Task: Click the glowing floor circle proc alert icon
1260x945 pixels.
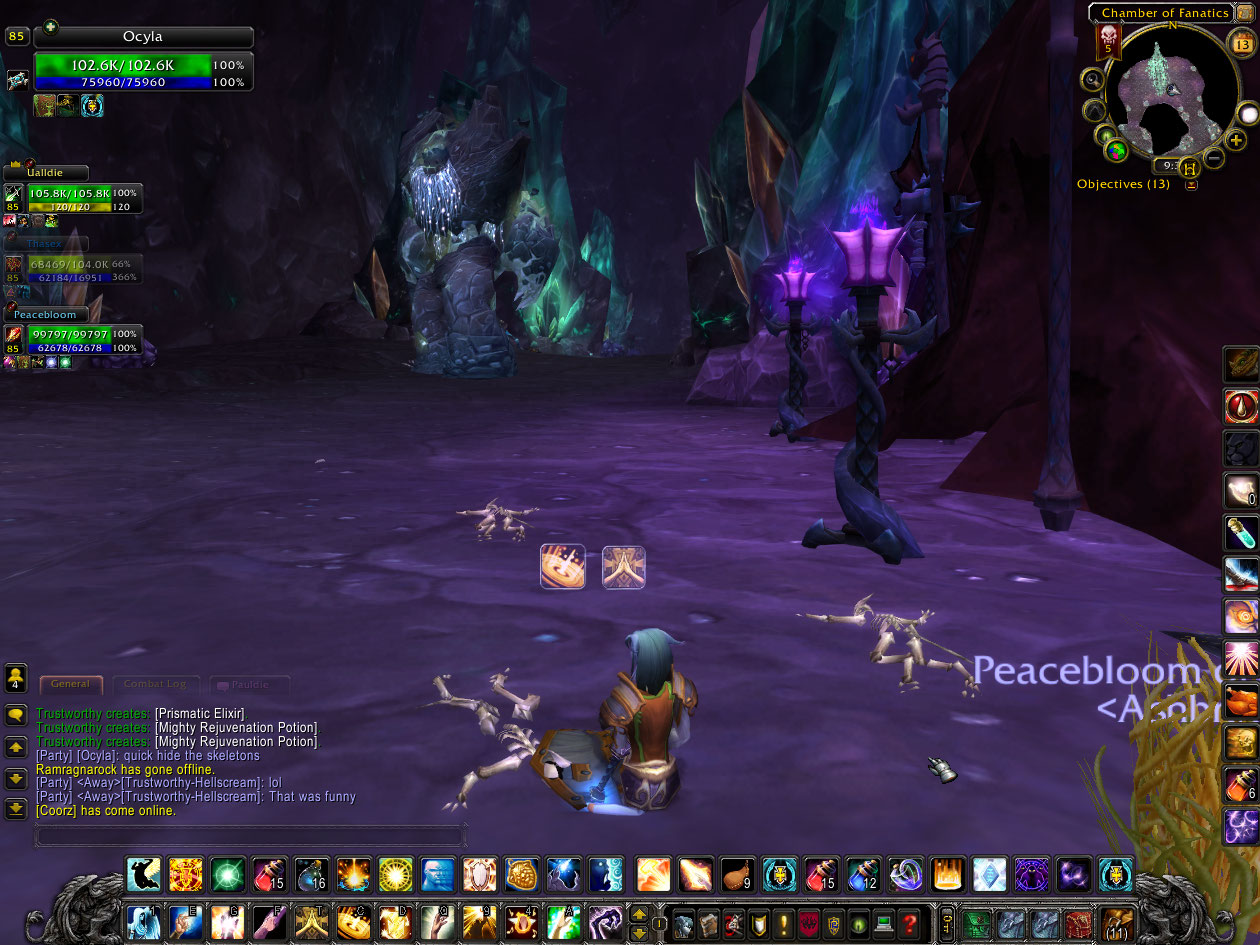Action: click(x=562, y=566)
